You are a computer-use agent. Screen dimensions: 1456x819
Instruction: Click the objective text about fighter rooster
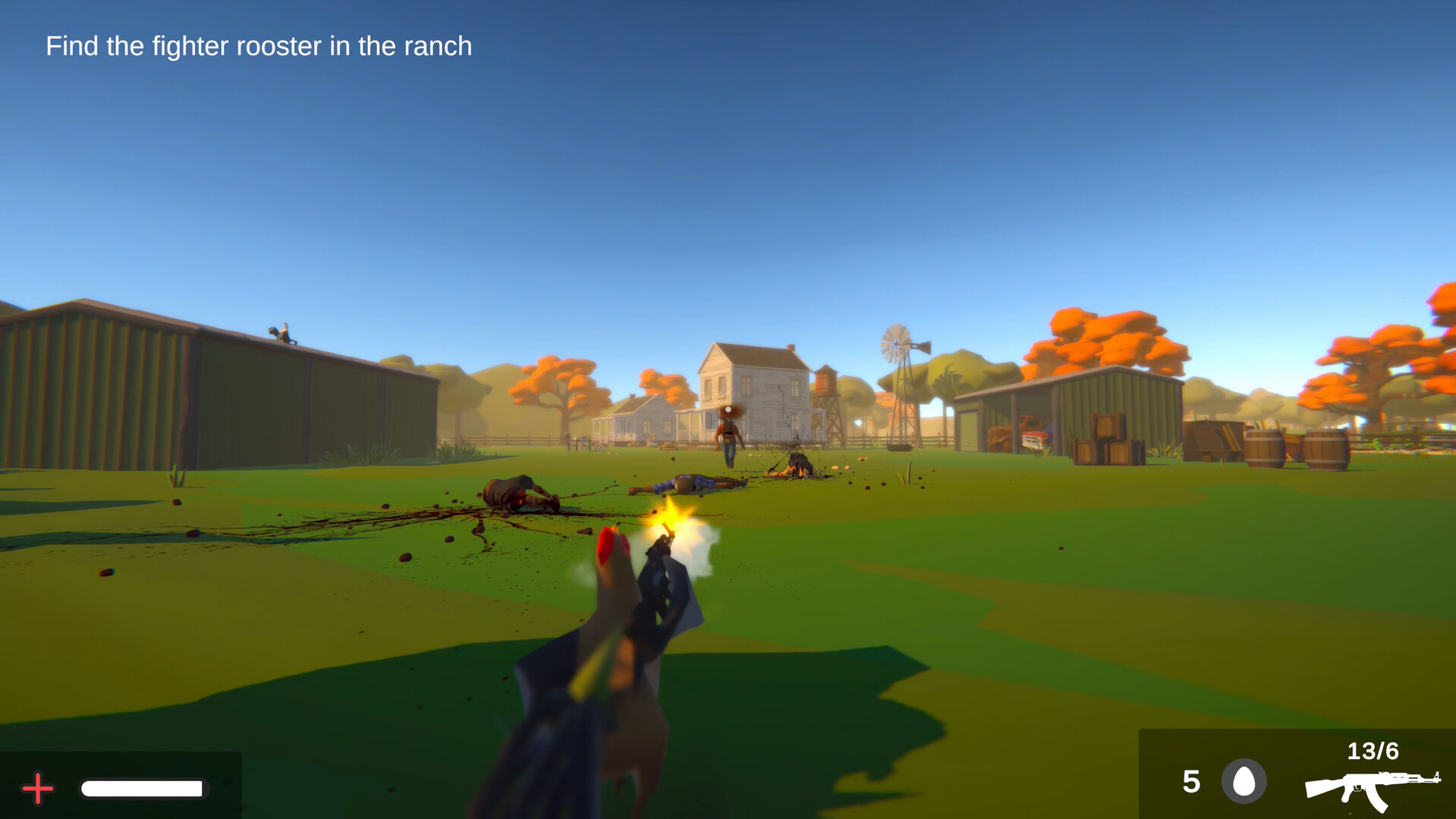(258, 46)
